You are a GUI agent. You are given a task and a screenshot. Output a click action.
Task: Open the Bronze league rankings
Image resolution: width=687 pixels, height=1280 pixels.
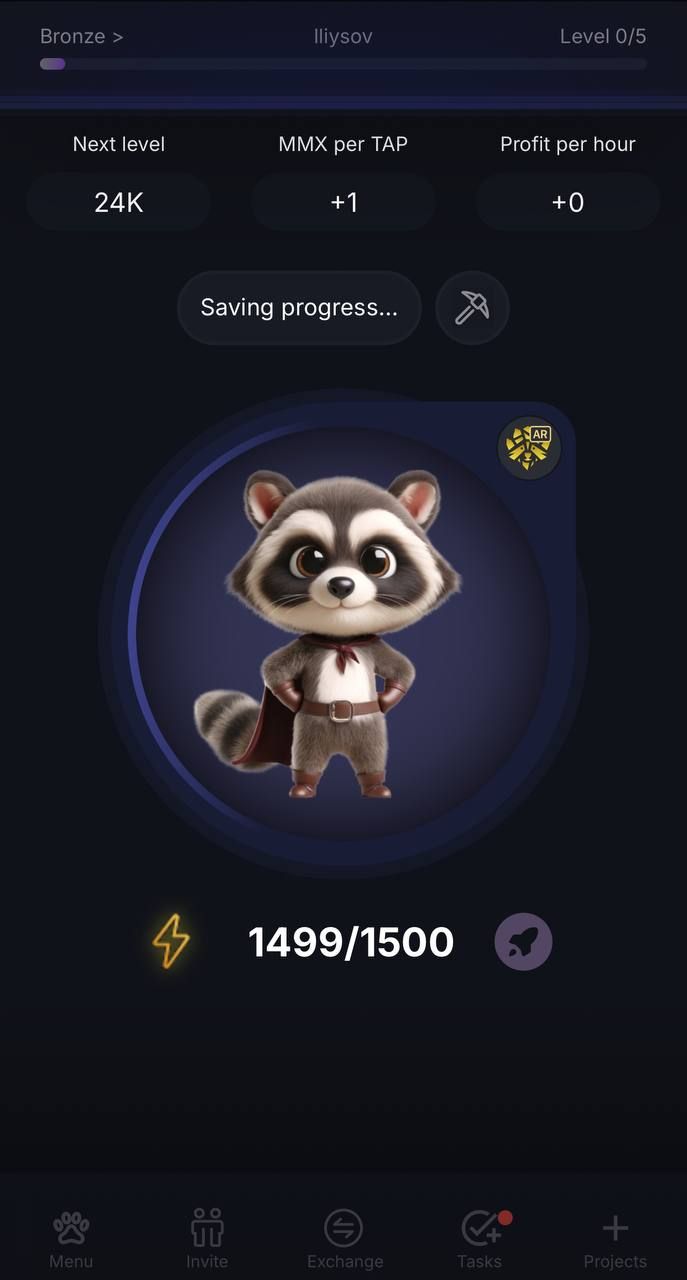point(81,37)
